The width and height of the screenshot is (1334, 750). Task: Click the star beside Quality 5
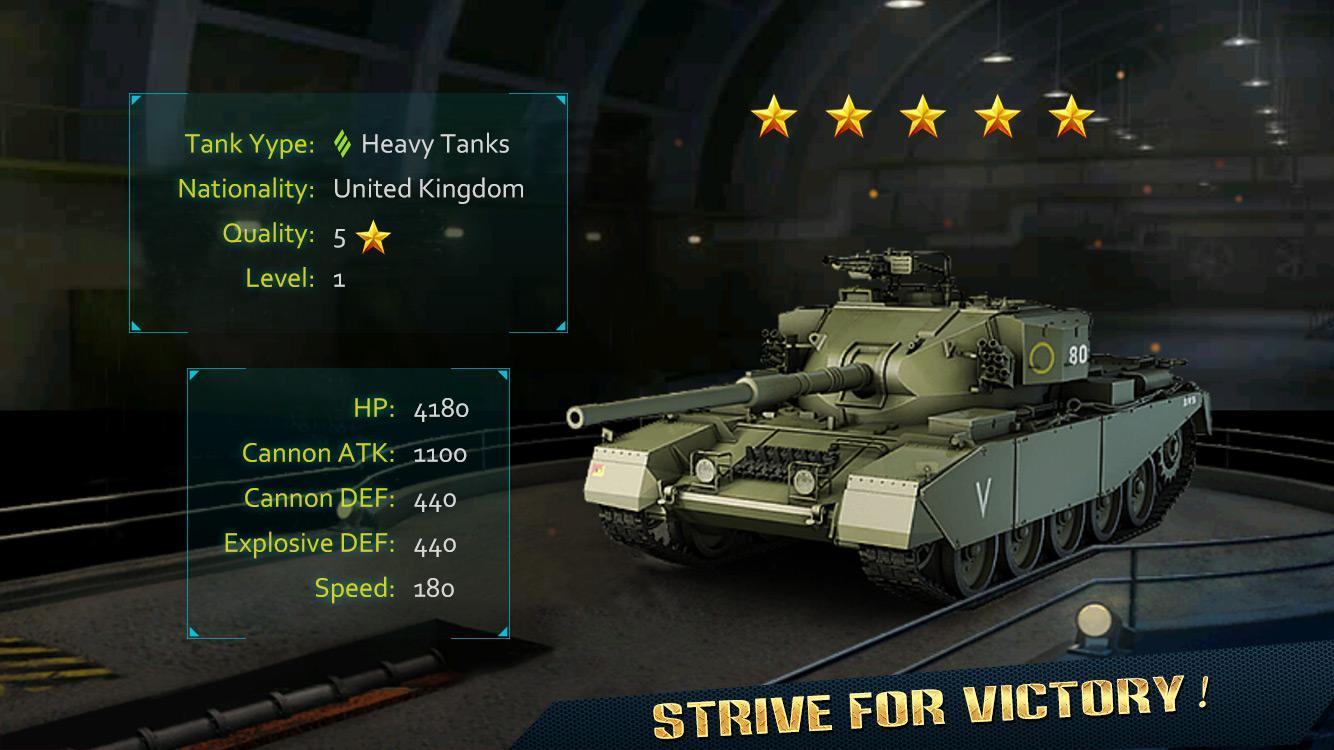[372, 237]
